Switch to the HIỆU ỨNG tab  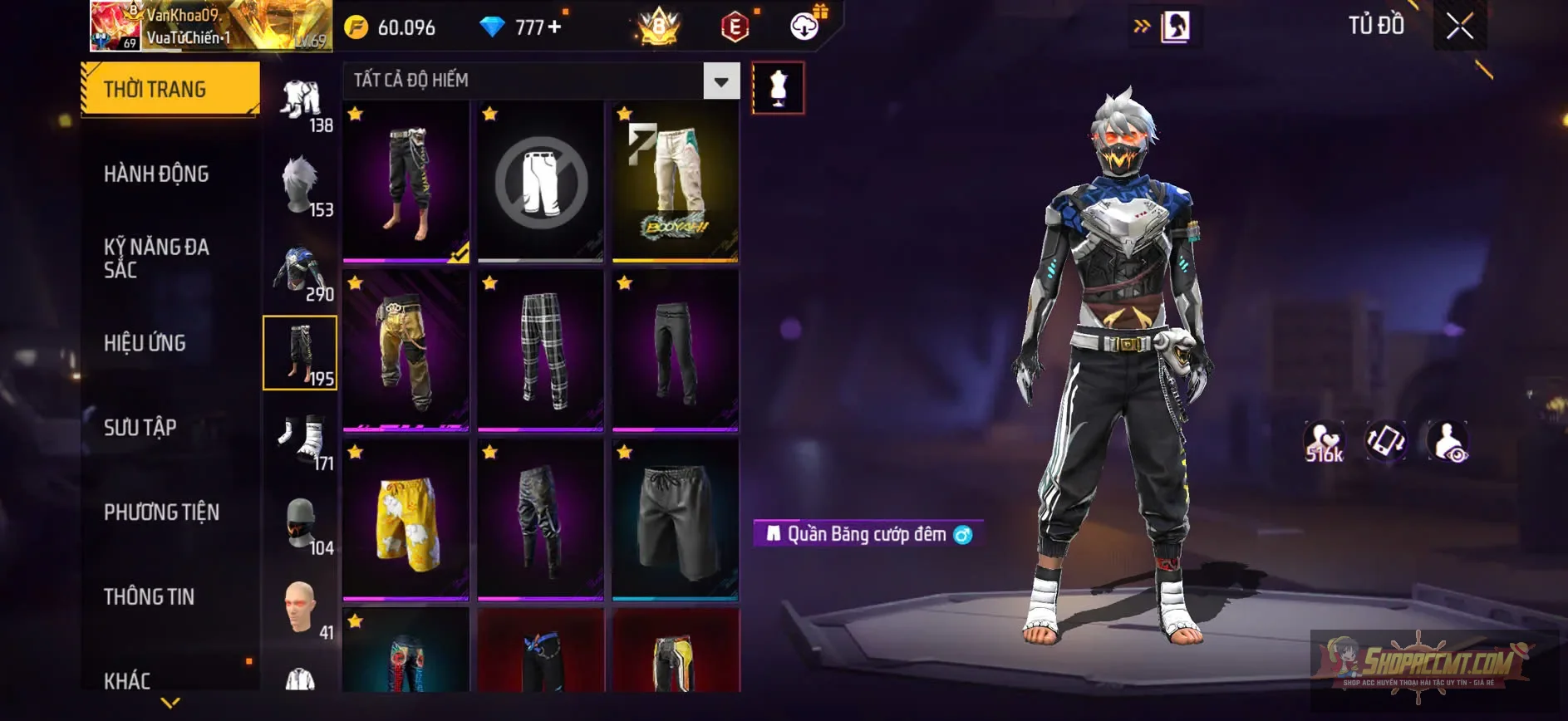(x=145, y=343)
